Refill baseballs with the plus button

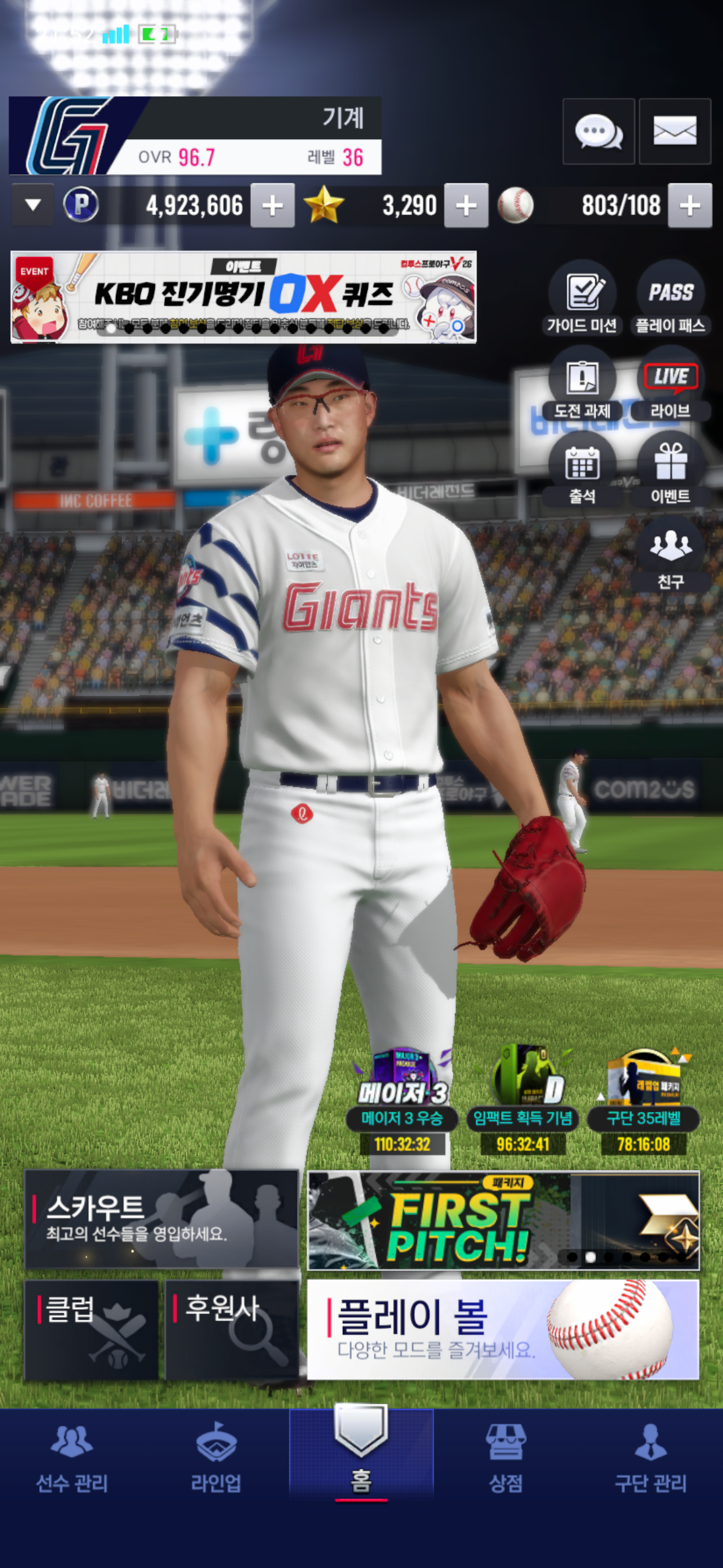click(x=690, y=206)
